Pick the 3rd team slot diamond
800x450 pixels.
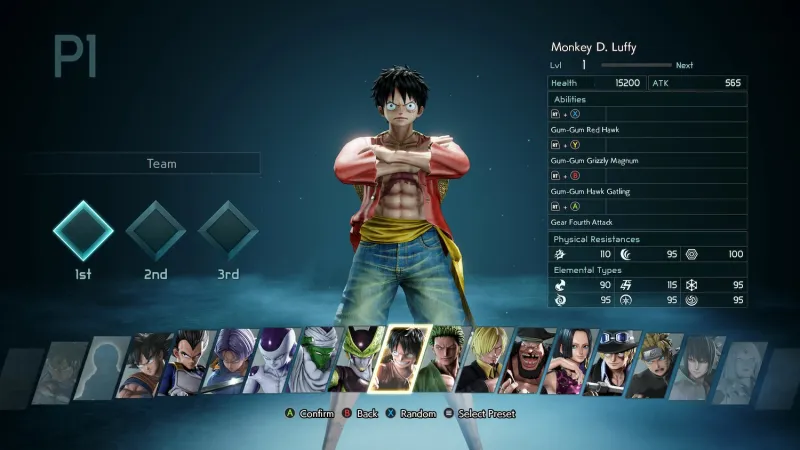(x=228, y=231)
